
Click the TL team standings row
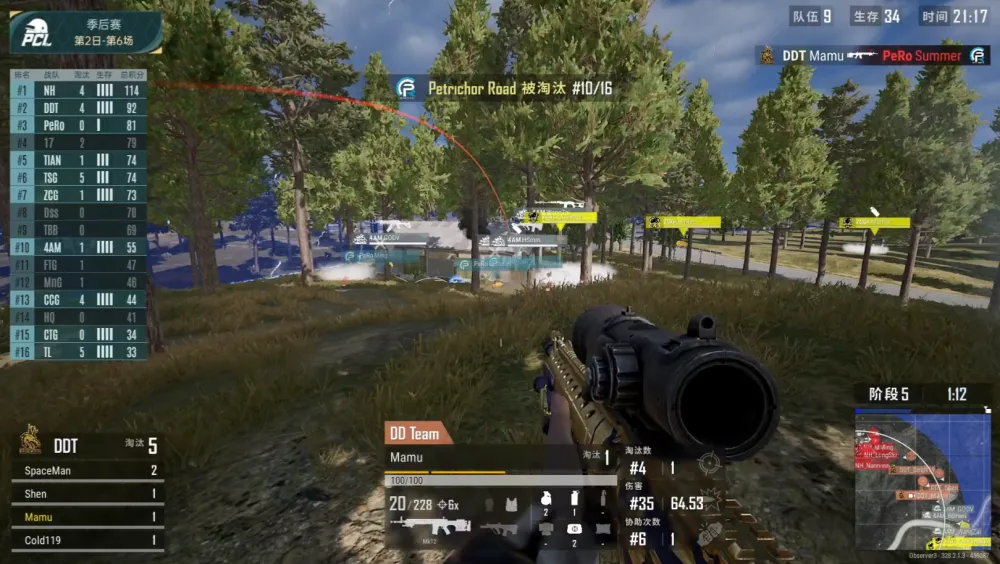[x=79, y=351]
